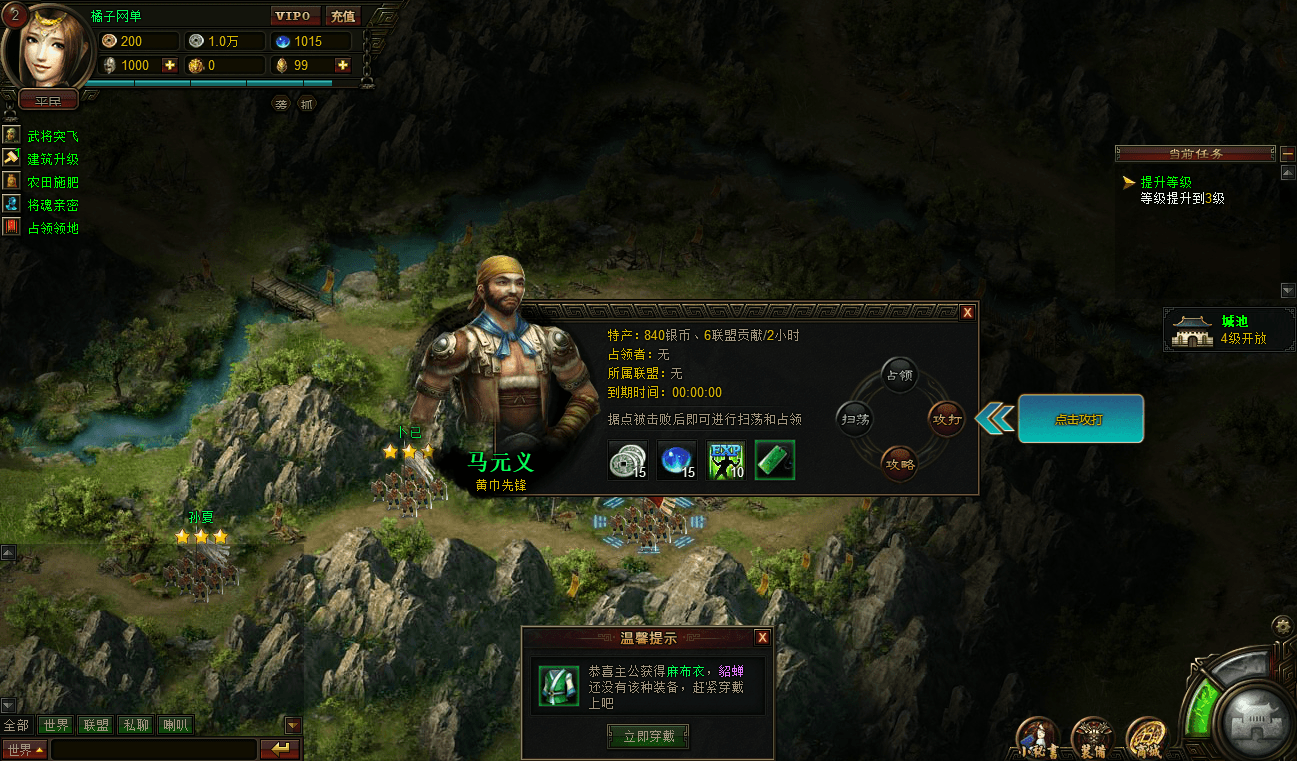Open the gear settings icon
Viewport: 1297px width, 761px height.
tap(1281, 627)
